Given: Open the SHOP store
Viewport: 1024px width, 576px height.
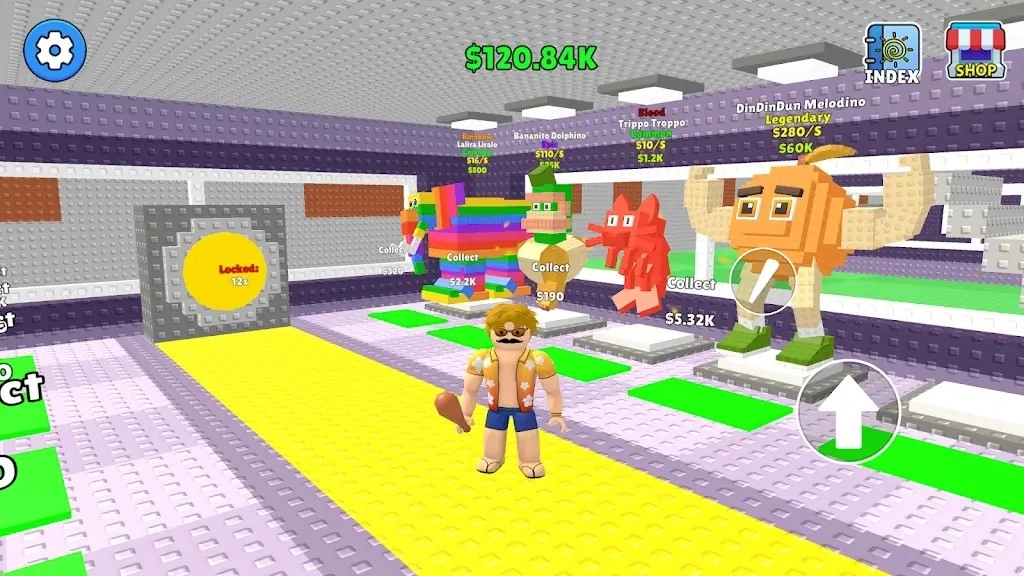Looking at the screenshot, I should 975,52.
